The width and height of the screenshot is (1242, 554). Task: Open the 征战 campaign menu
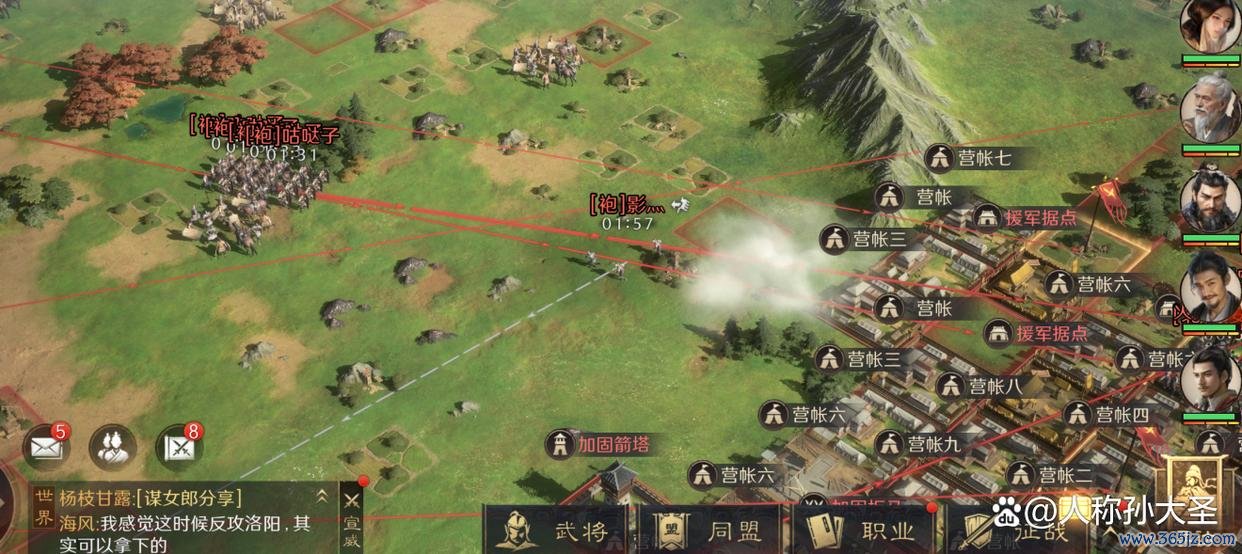[1010, 531]
